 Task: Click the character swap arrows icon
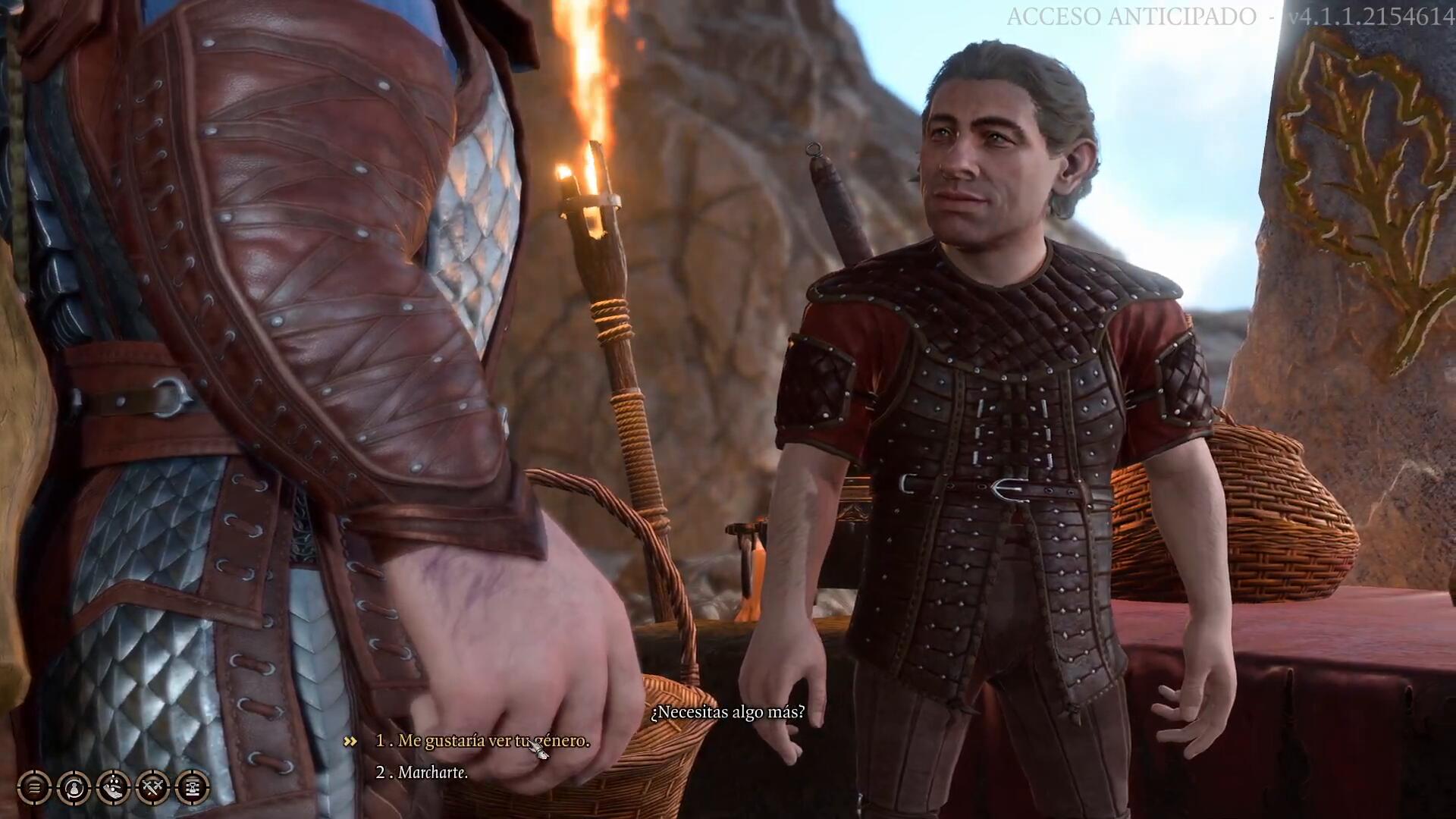click(74, 788)
